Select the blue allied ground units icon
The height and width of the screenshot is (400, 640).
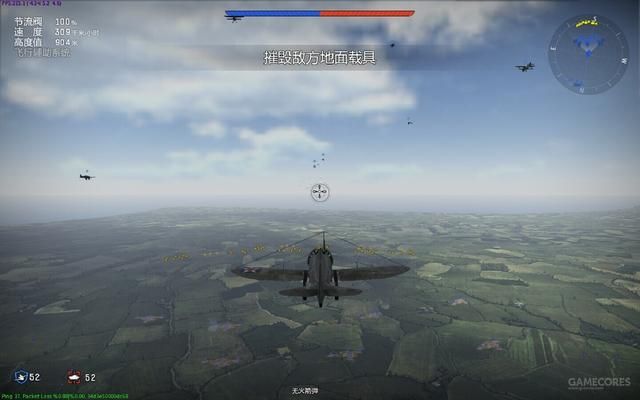(x=20, y=377)
